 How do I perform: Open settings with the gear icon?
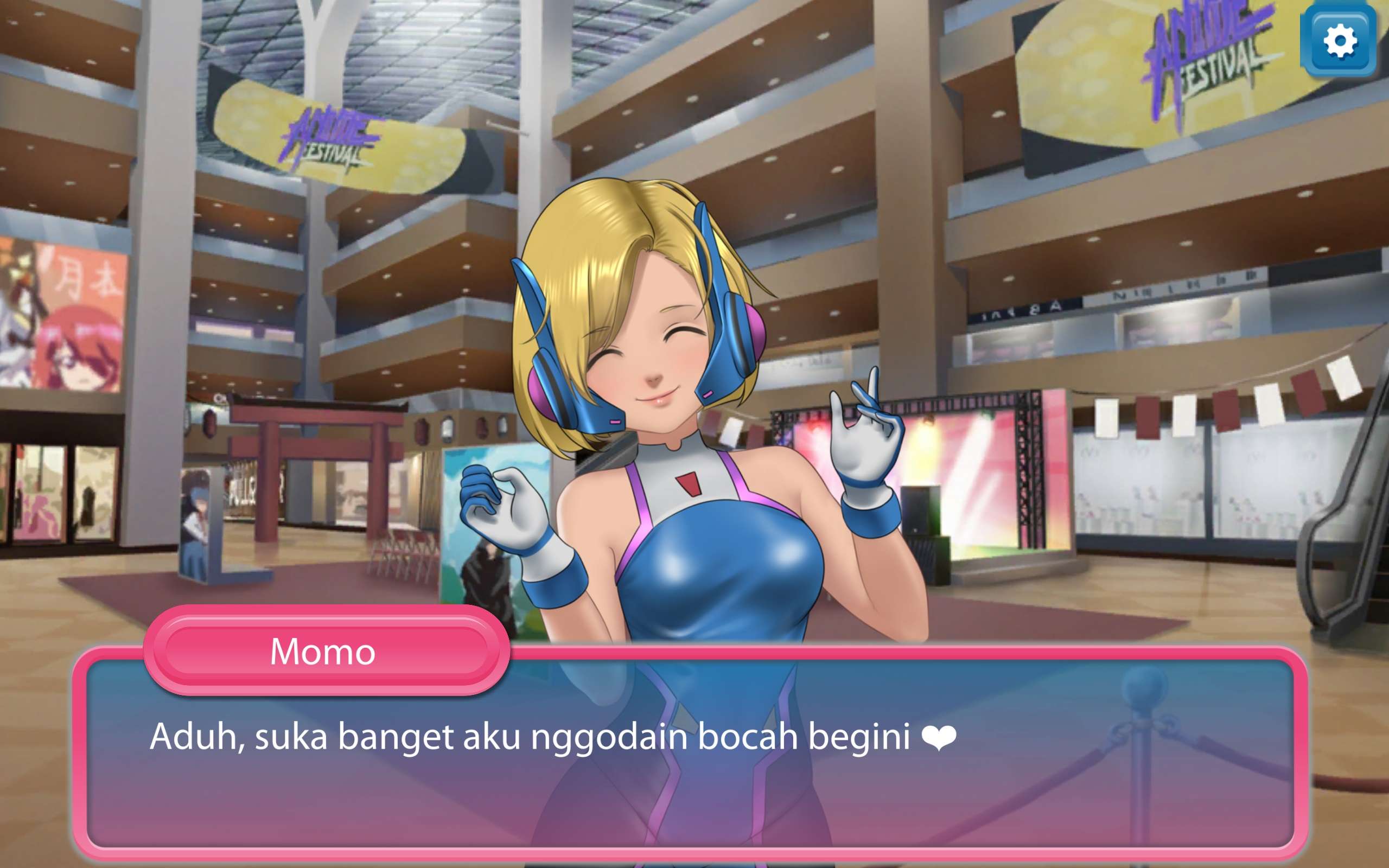(x=1340, y=41)
